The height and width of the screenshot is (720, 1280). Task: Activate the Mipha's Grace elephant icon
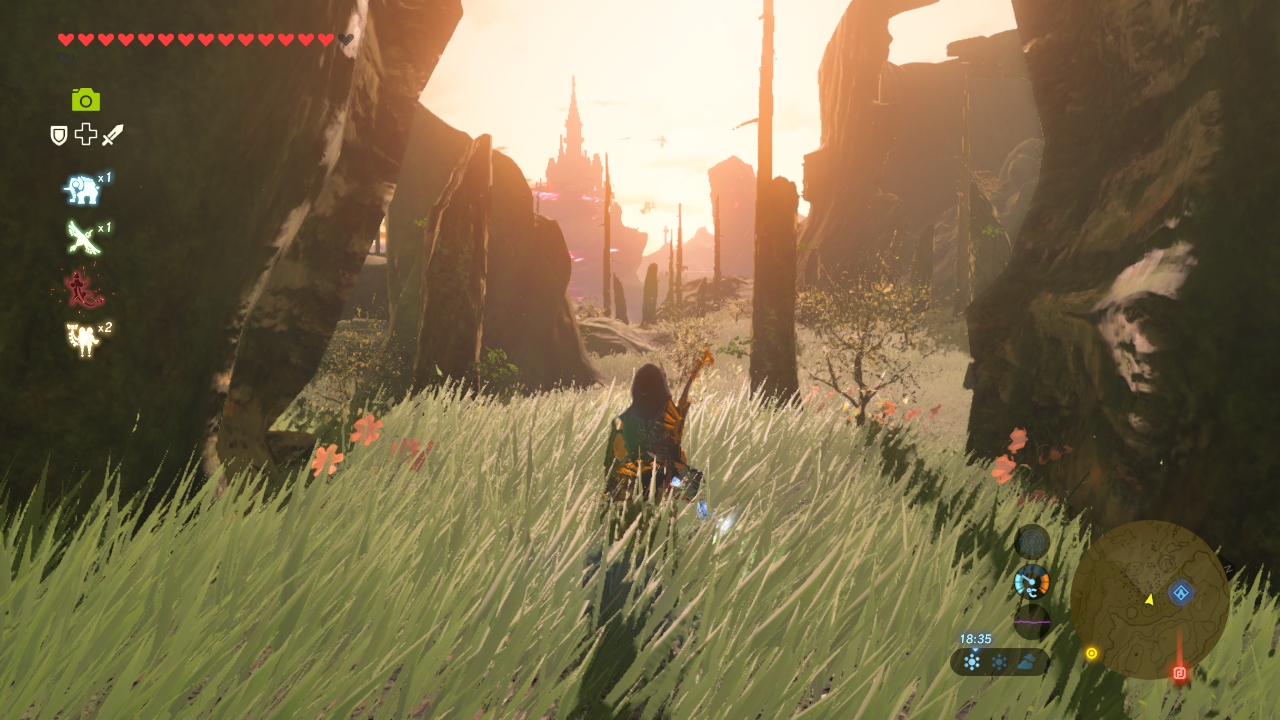(x=82, y=190)
